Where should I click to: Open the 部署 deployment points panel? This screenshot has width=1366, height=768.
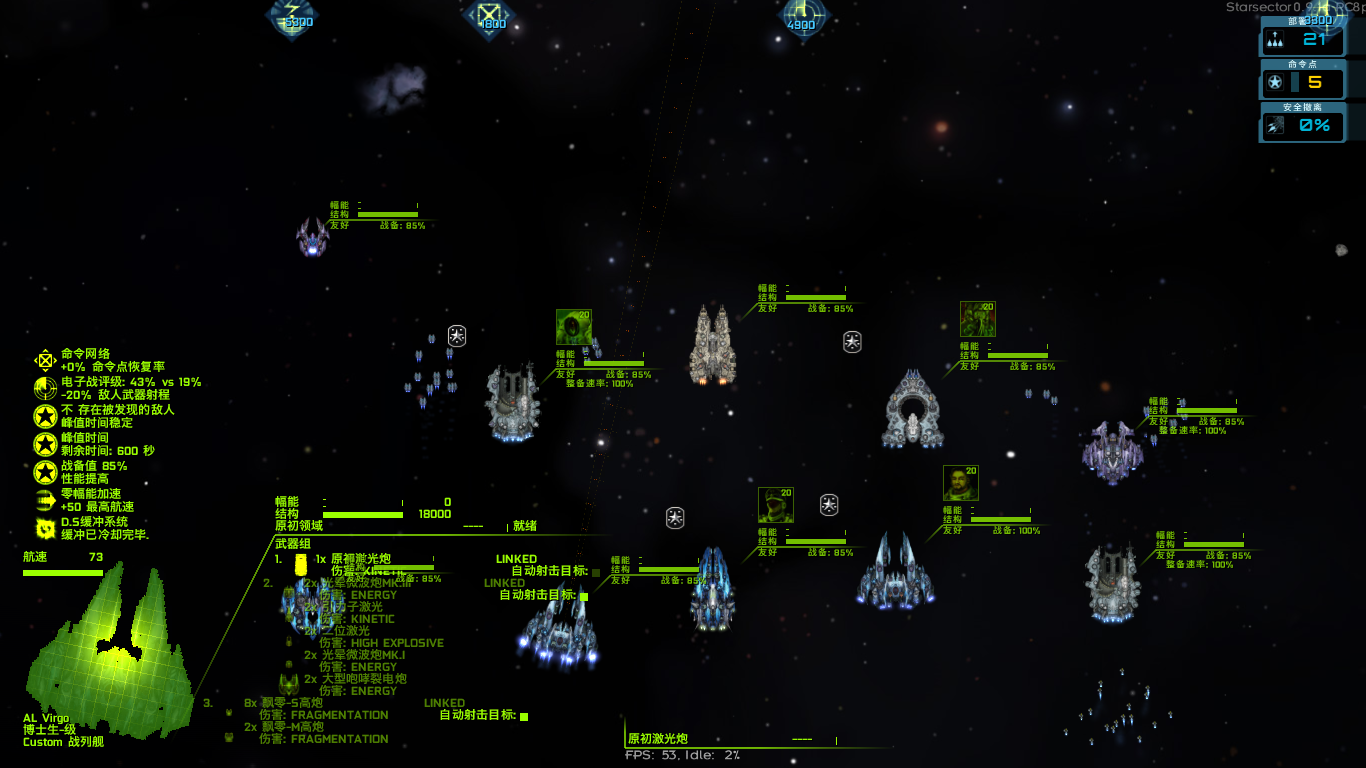pyautogui.click(x=1302, y=40)
